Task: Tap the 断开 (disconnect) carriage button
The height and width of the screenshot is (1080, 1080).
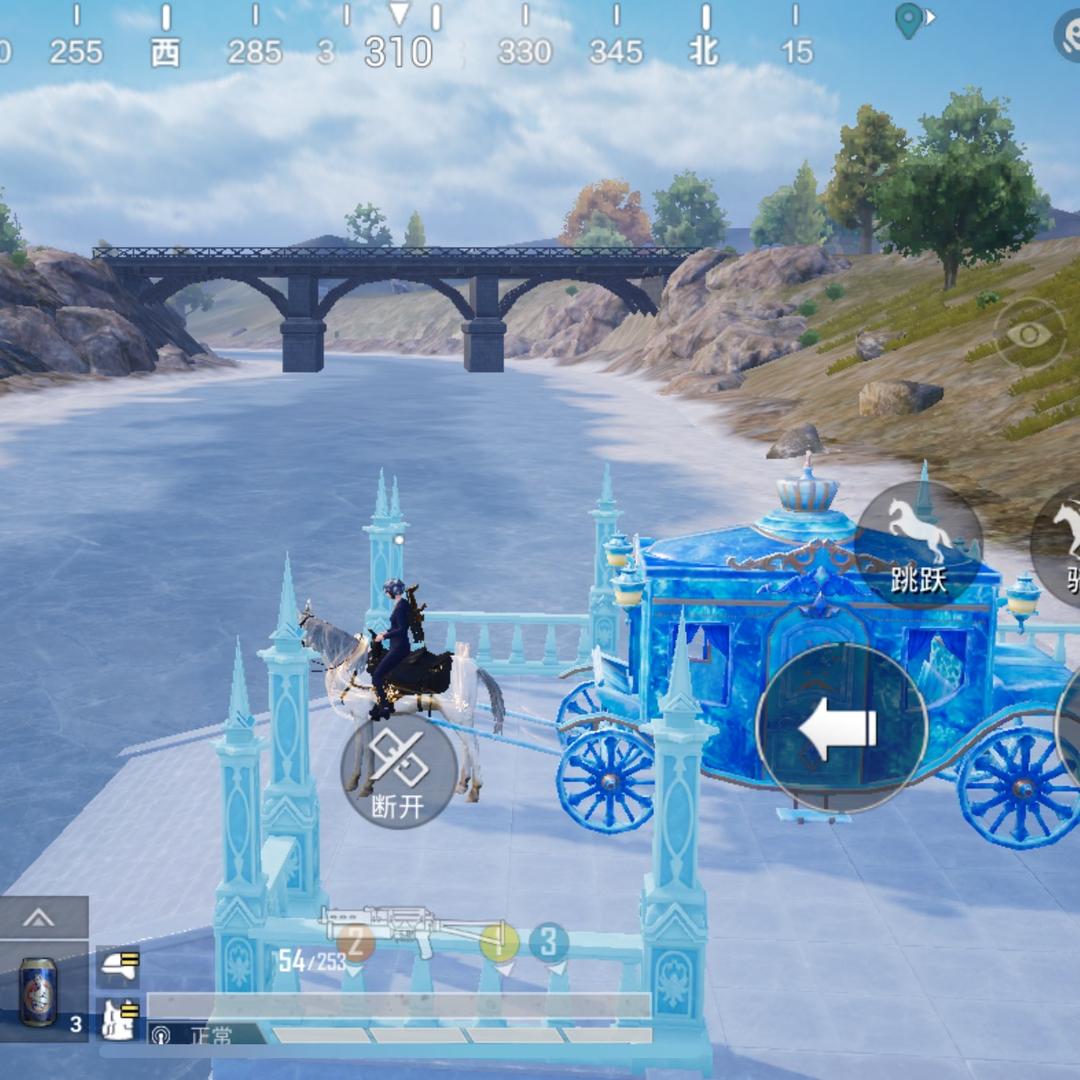Action: click(x=399, y=770)
